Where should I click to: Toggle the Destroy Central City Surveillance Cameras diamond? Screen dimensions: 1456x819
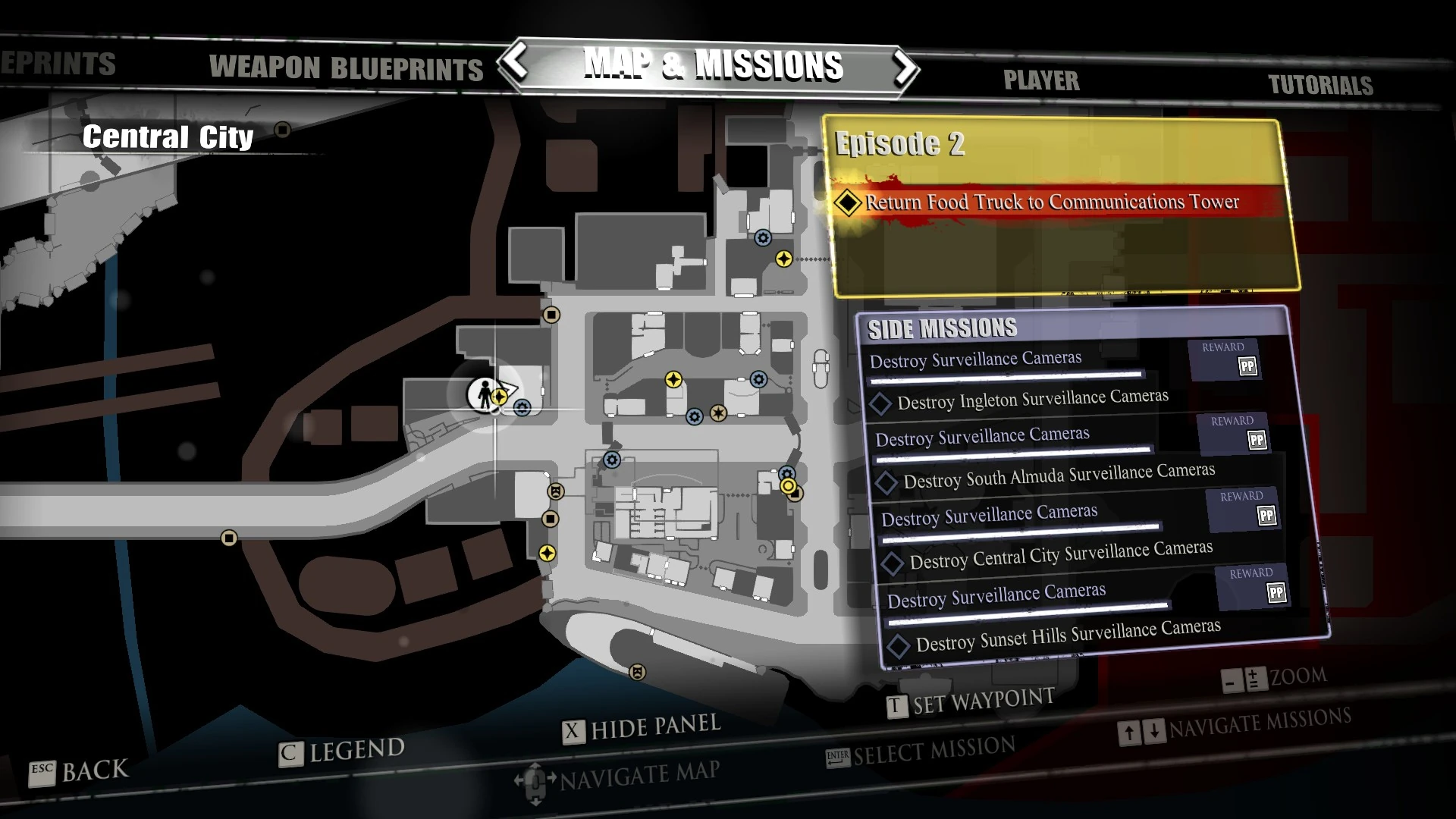pyautogui.click(x=893, y=563)
